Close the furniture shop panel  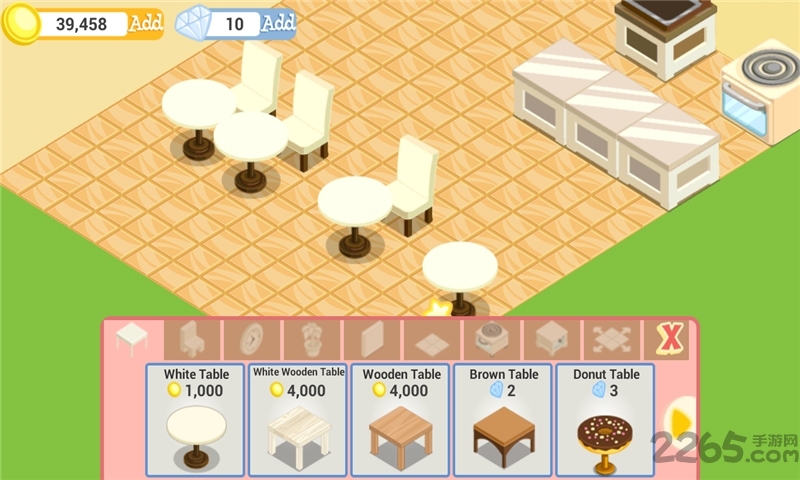click(x=668, y=340)
